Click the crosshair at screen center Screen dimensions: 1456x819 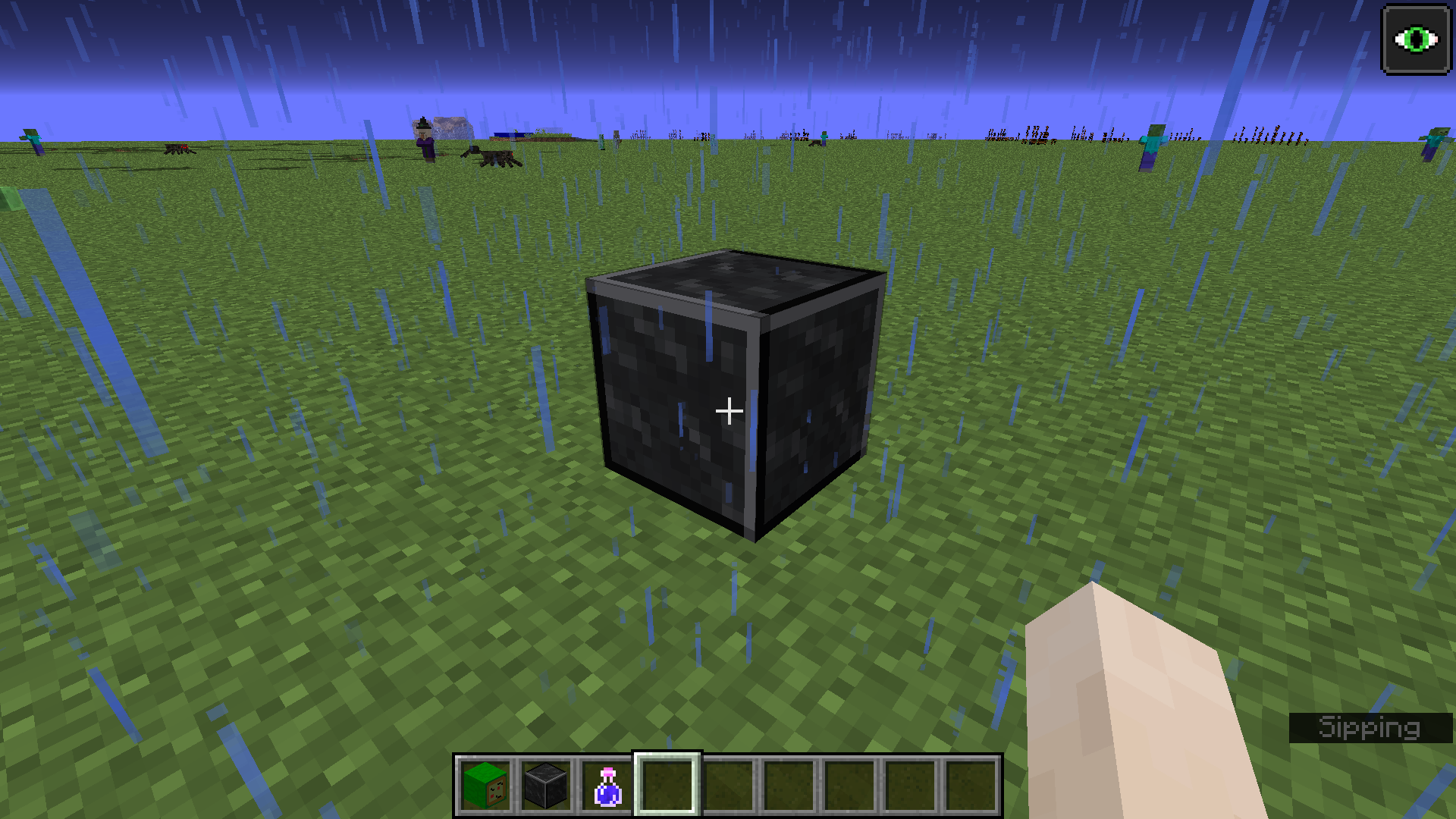coord(729,409)
